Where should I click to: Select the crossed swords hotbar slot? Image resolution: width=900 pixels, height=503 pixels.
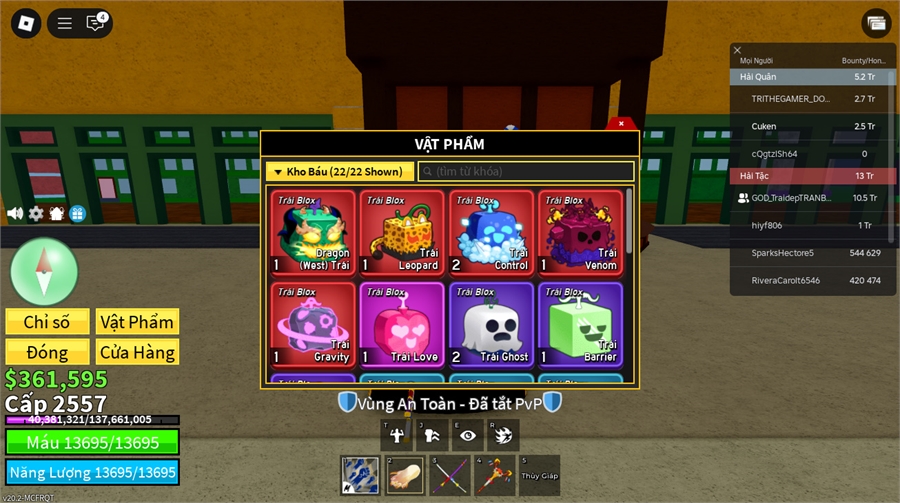point(449,475)
